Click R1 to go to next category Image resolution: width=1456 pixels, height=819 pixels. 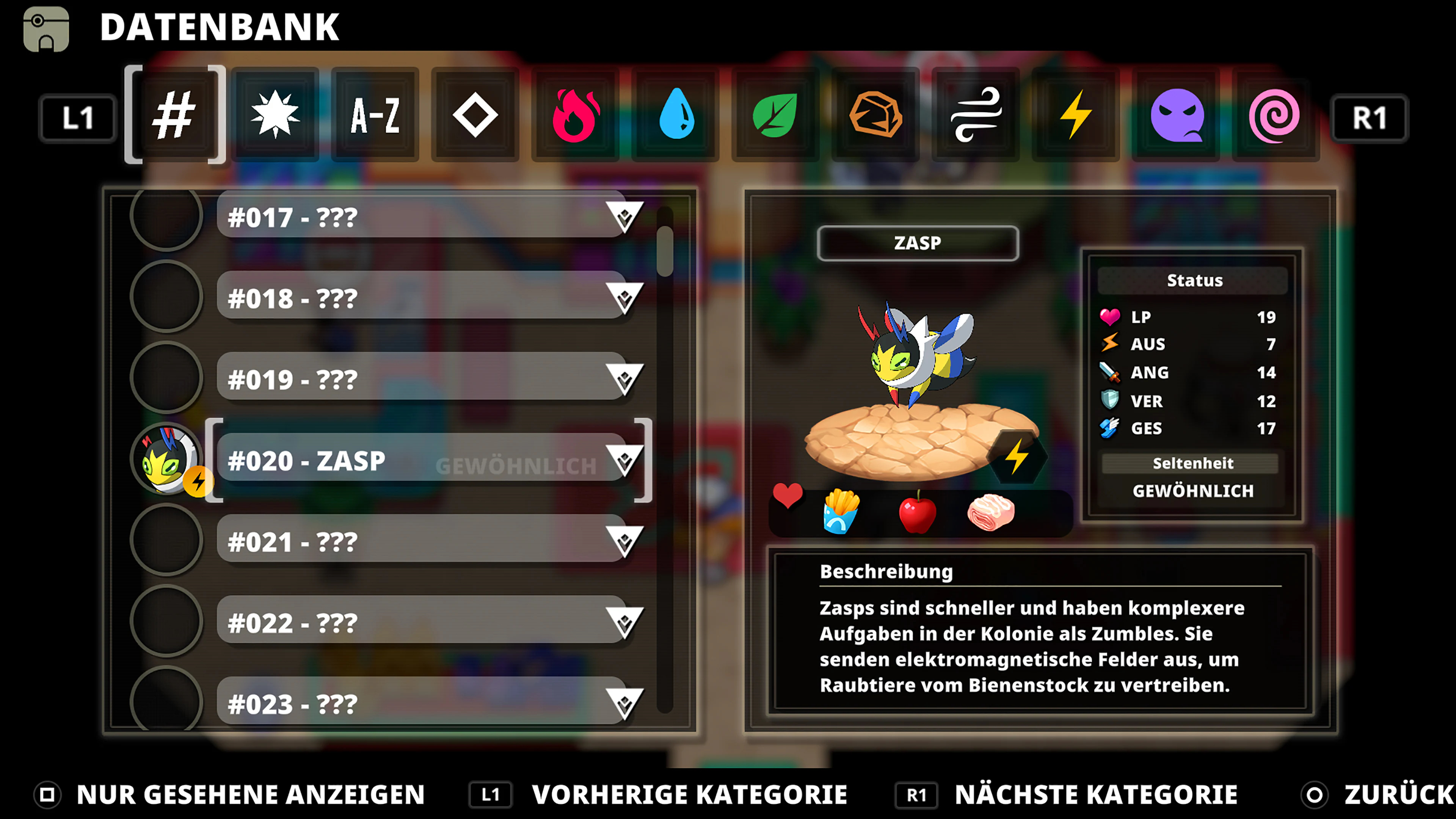[x=1370, y=117]
